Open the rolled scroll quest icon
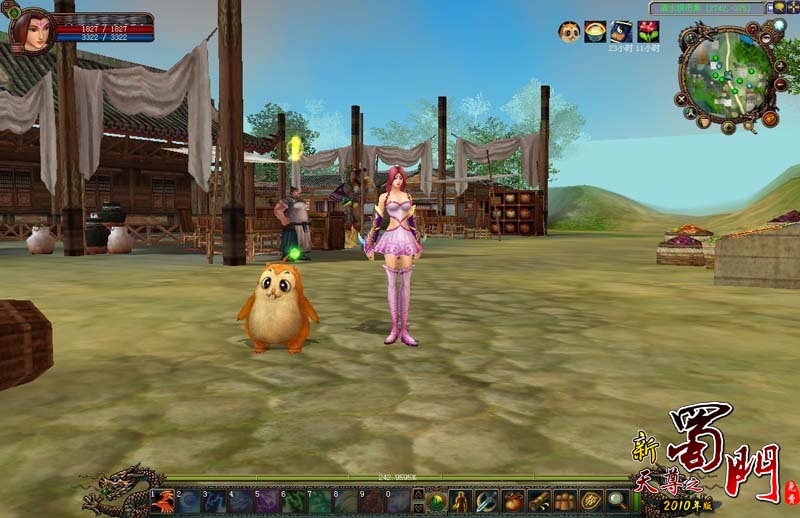The height and width of the screenshot is (518, 800). coord(539,501)
